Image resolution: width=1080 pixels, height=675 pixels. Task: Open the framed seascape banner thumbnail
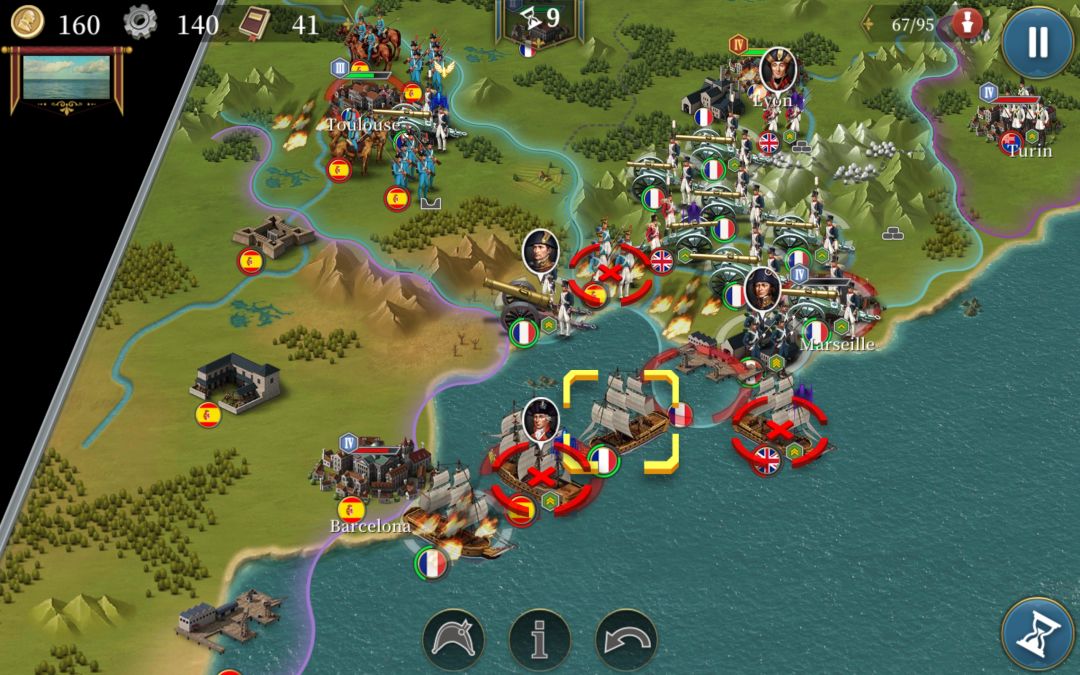(65, 79)
